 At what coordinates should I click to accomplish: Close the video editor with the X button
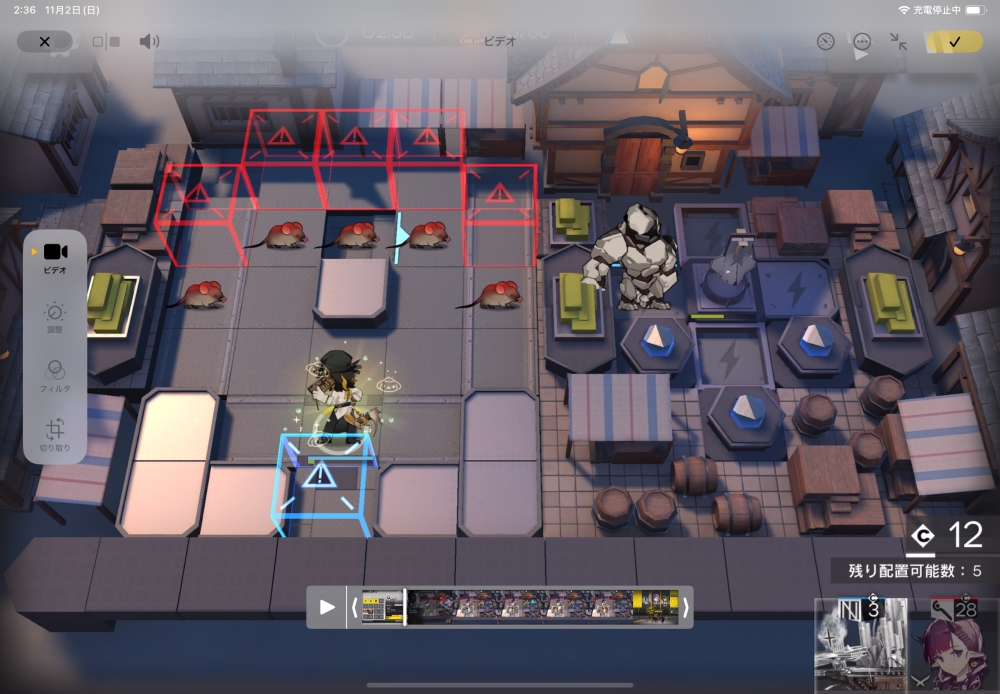(44, 42)
